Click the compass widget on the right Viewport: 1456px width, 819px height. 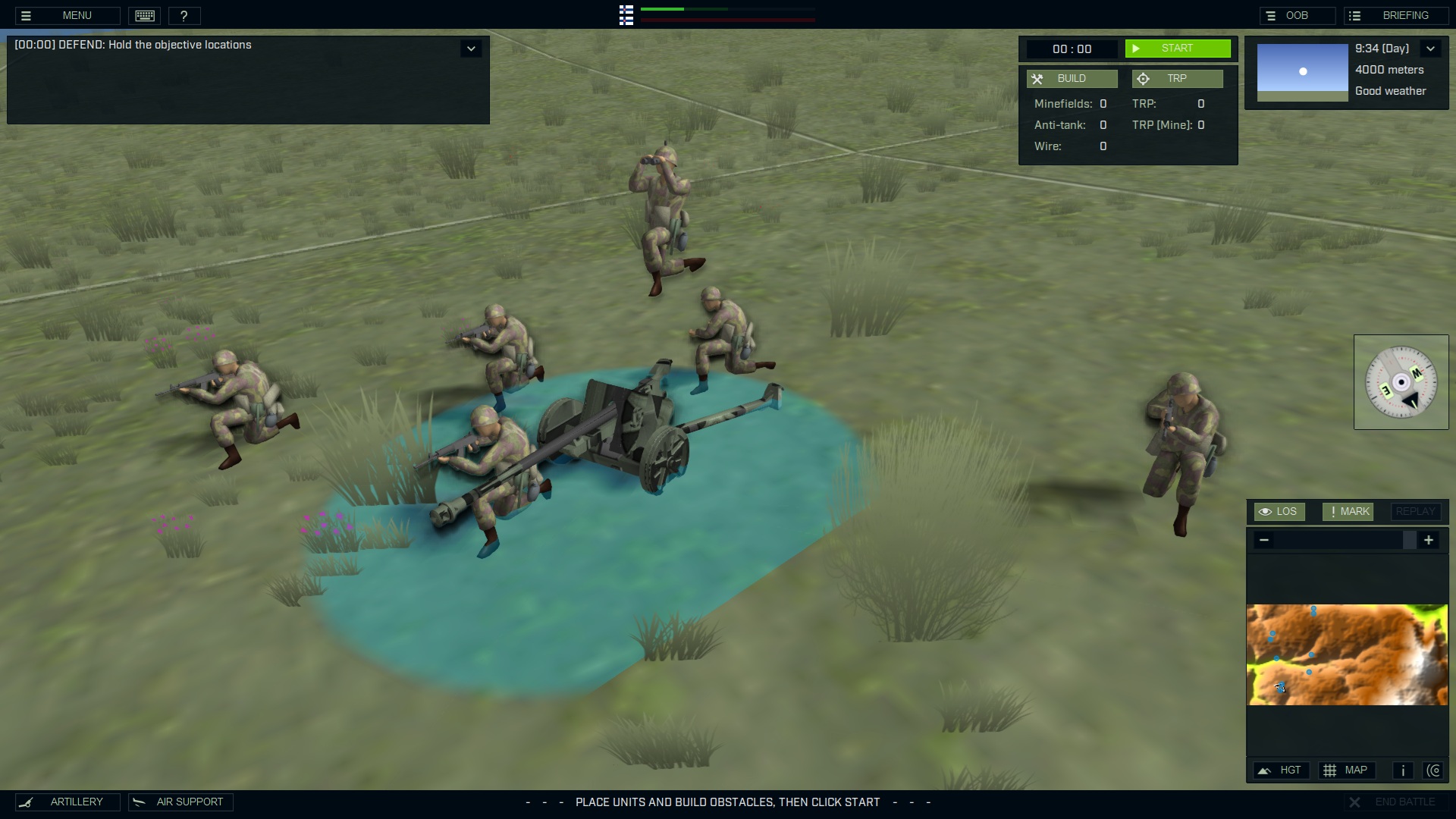[x=1402, y=382]
